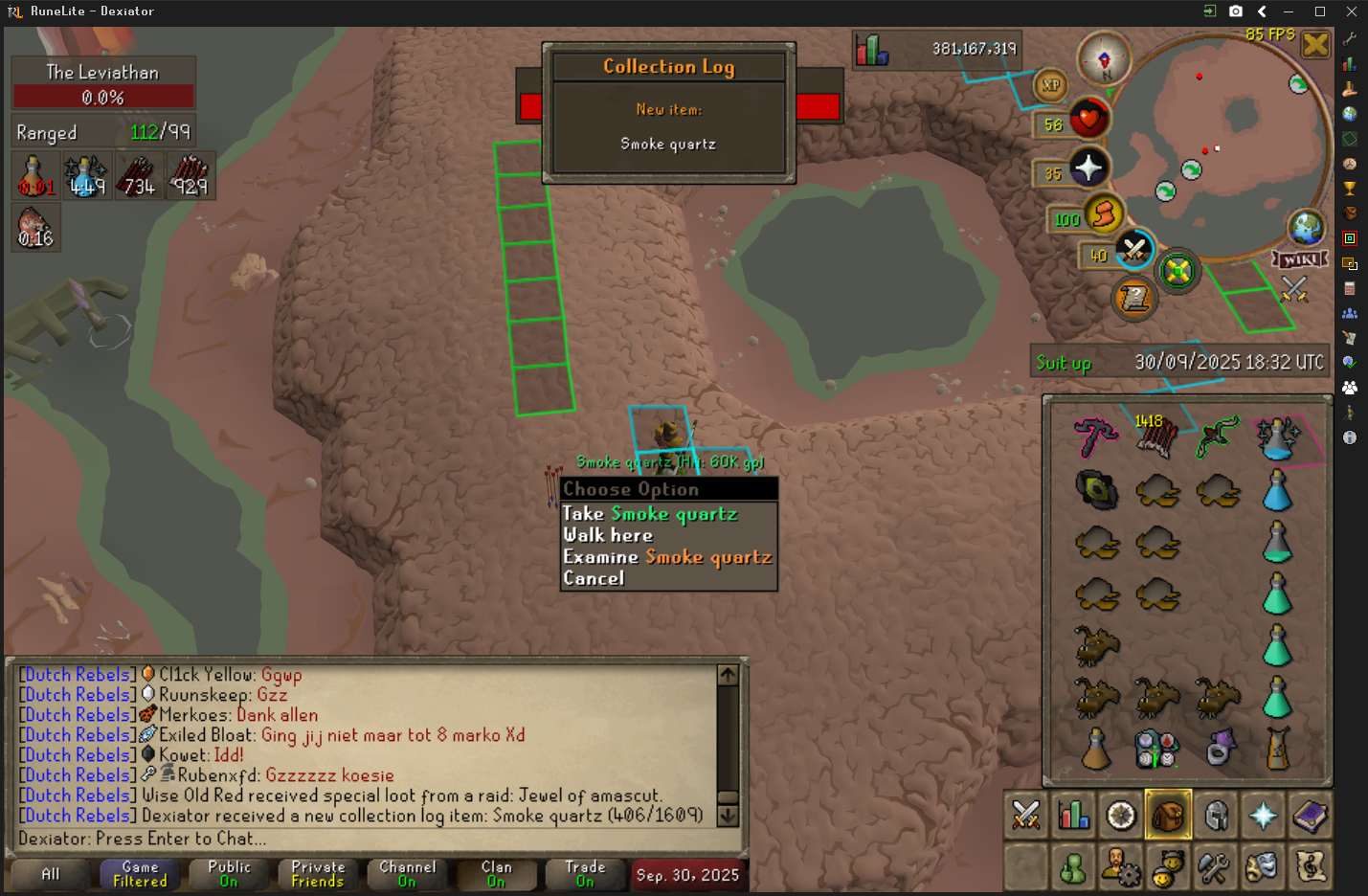Open the purple spellbook tab
Image resolution: width=1368 pixels, height=896 pixels.
[x=1310, y=817]
